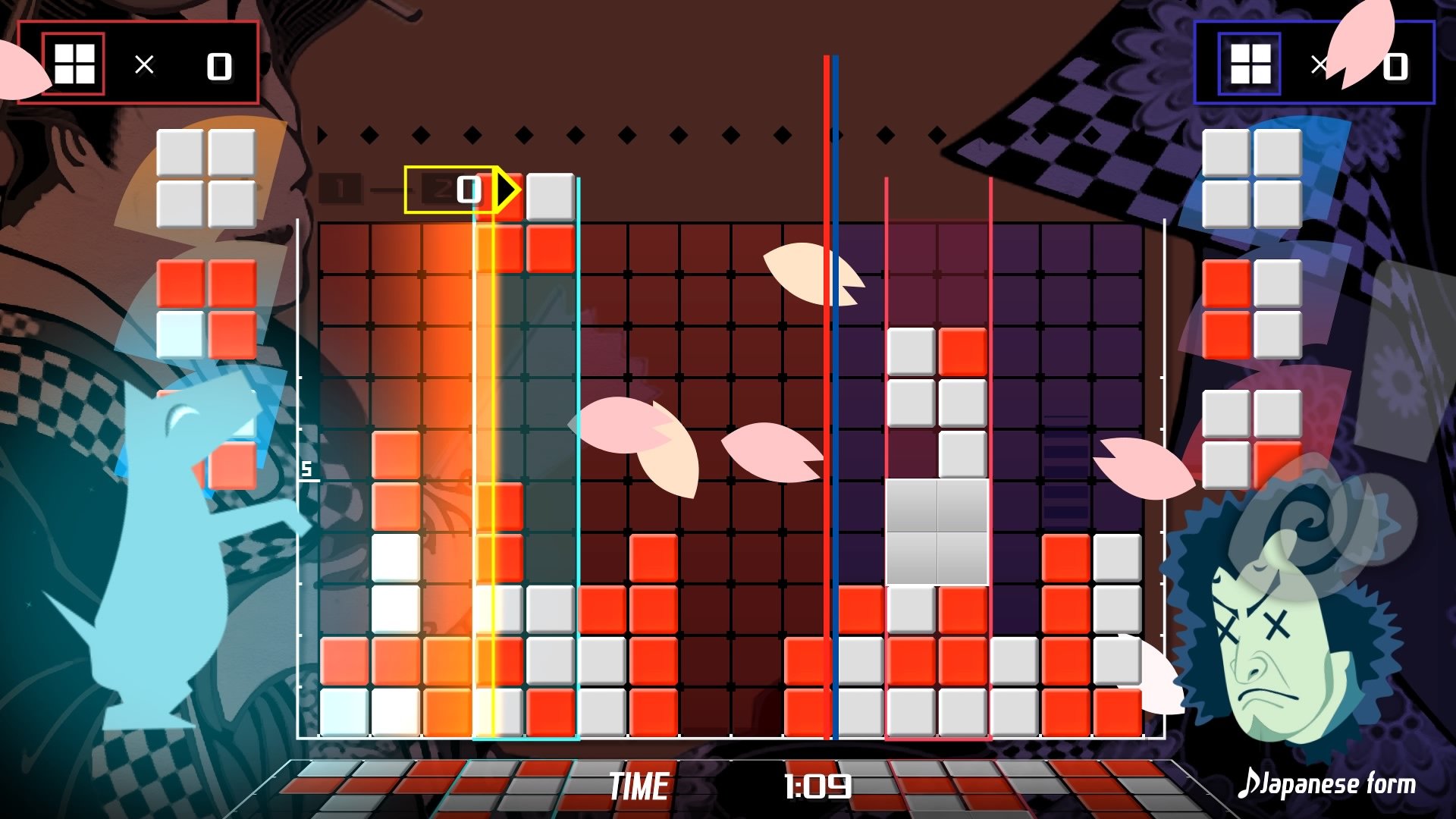The height and width of the screenshot is (819, 1456).
Task: Click the red player's score block icon
Action: [x=74, y=63]
